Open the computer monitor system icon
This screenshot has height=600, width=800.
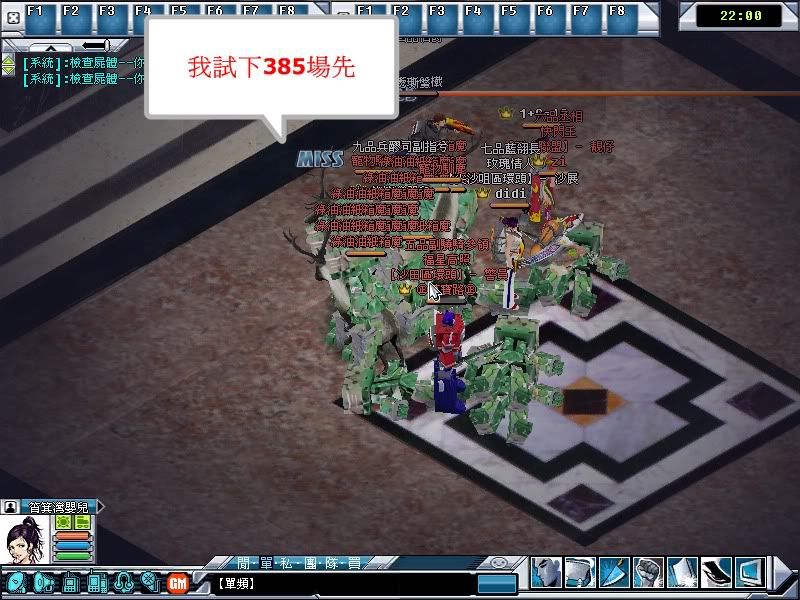coord(751,571)
